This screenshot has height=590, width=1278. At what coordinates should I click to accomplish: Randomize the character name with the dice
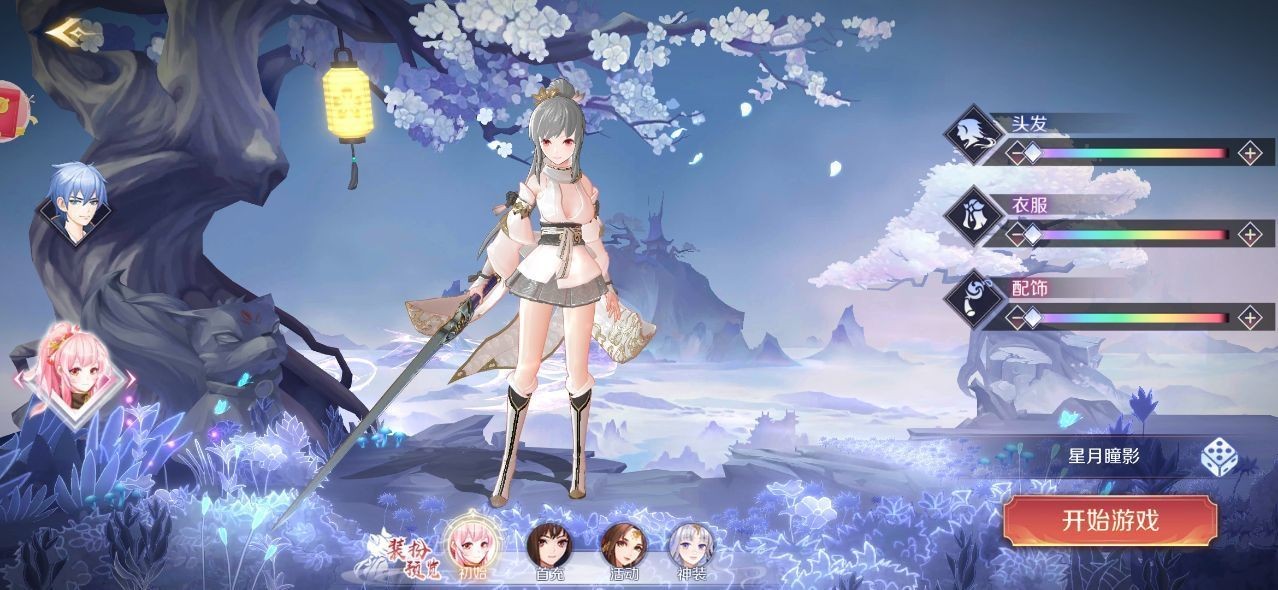(x=1219, y=457)
